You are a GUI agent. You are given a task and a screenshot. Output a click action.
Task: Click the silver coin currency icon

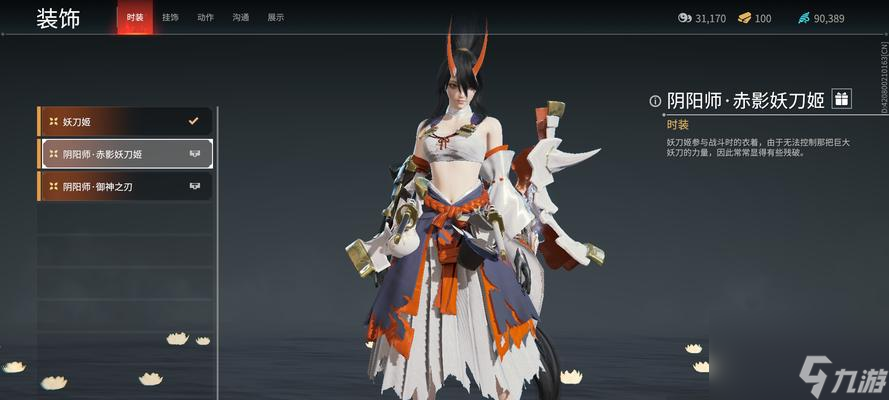[x=684, y=18]
